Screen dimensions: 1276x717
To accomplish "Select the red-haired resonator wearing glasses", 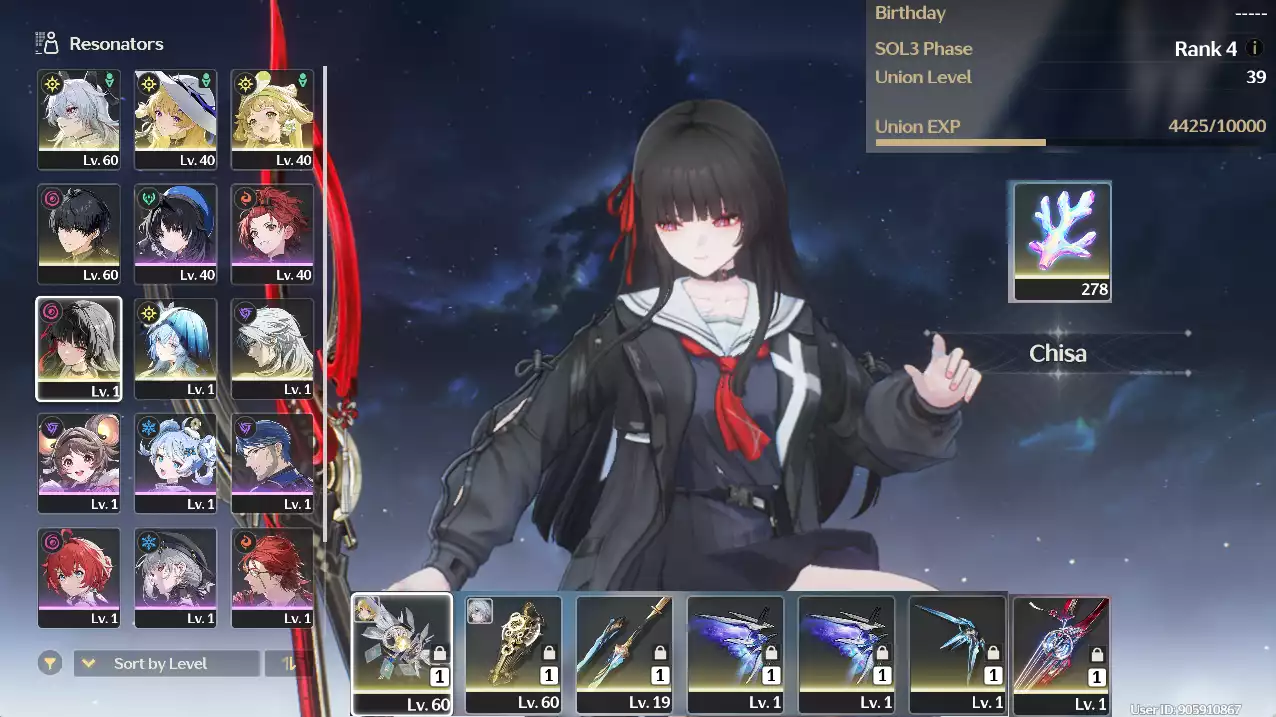I will point(272,577).
